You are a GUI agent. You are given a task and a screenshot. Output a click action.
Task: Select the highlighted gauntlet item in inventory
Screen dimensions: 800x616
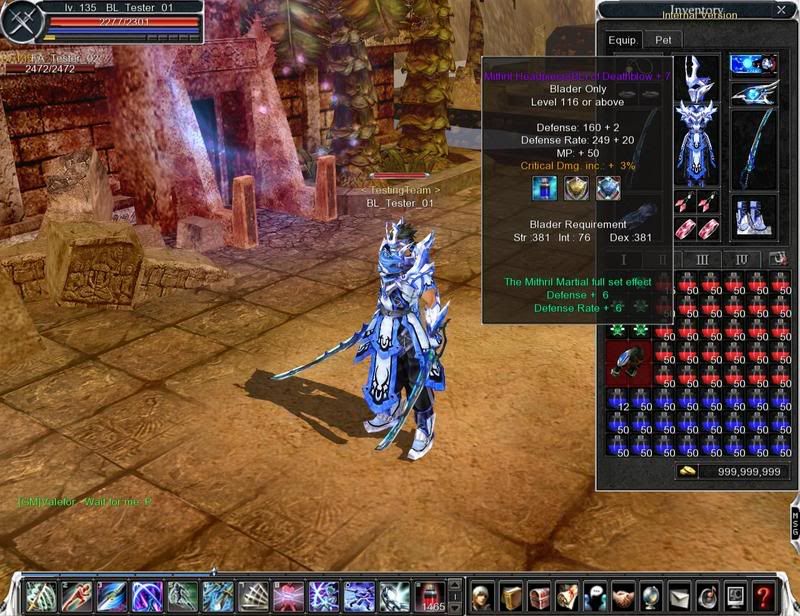[x=628, y=363]
